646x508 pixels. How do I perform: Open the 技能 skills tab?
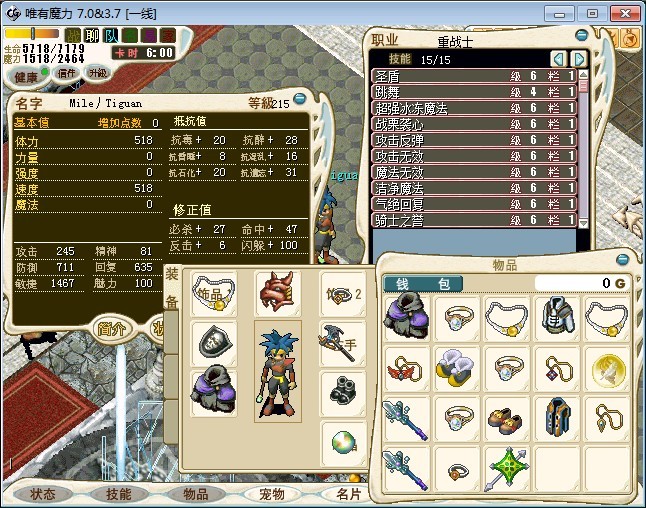[x=118, y=494]
